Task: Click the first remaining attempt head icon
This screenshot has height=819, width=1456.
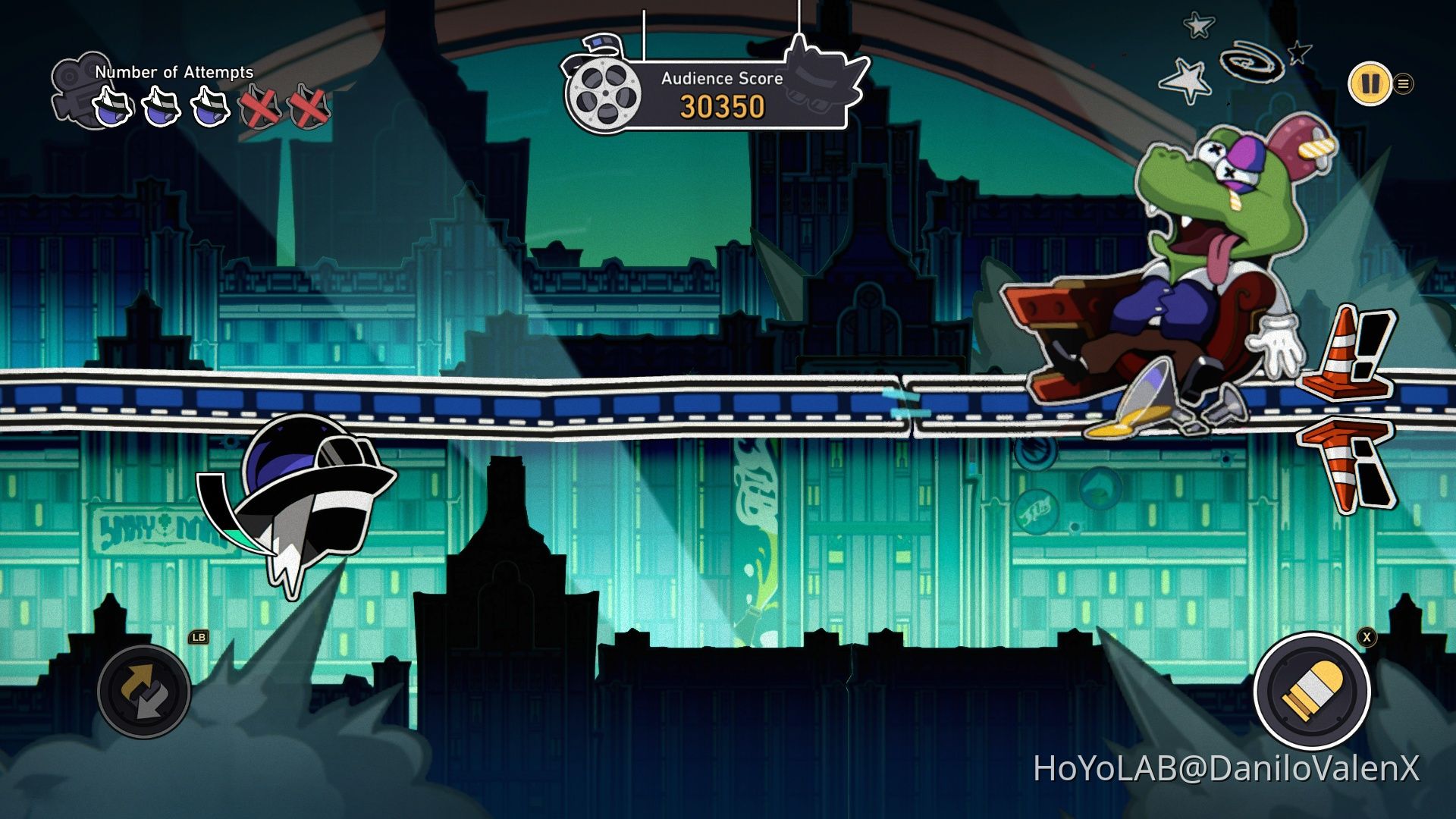Action: click(111, 106)
